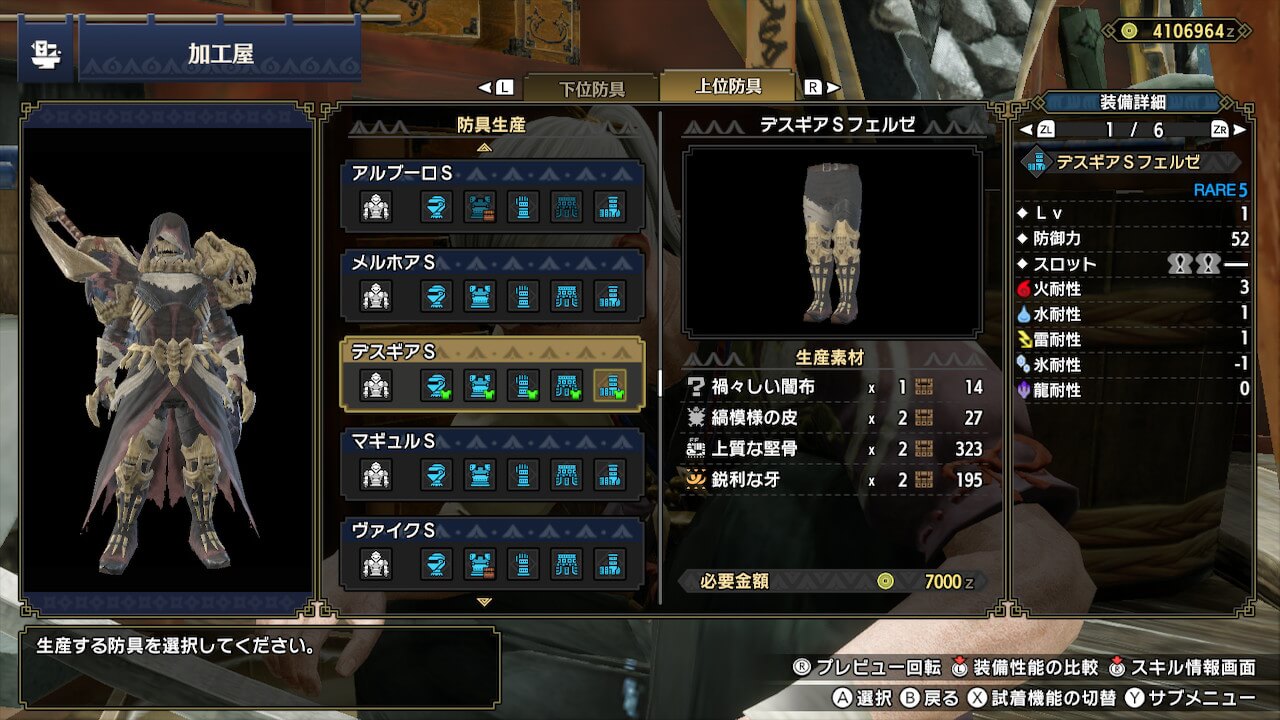This screenshot has width=1280, height=720.
Task: Switch to the 下位防具 tab
Action: coord(590,88)
